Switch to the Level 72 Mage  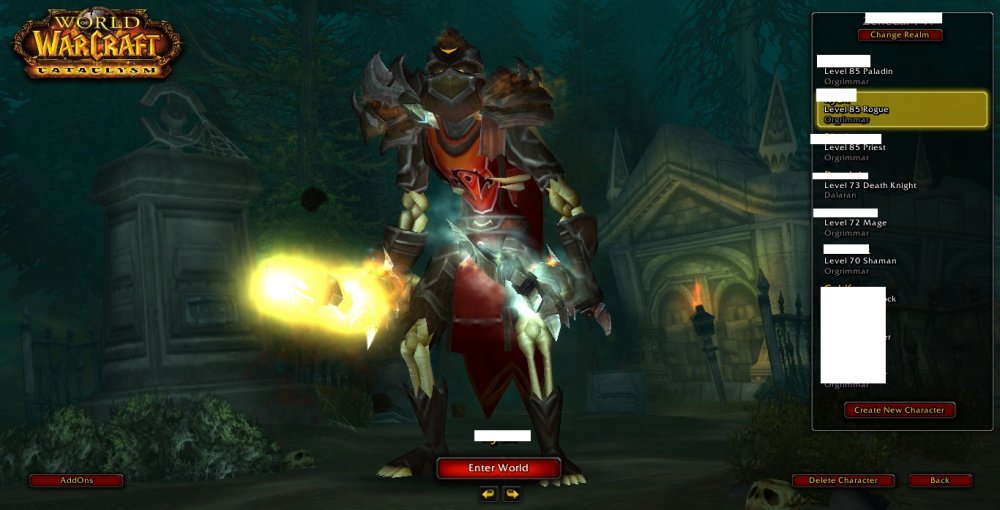point(853,223)
